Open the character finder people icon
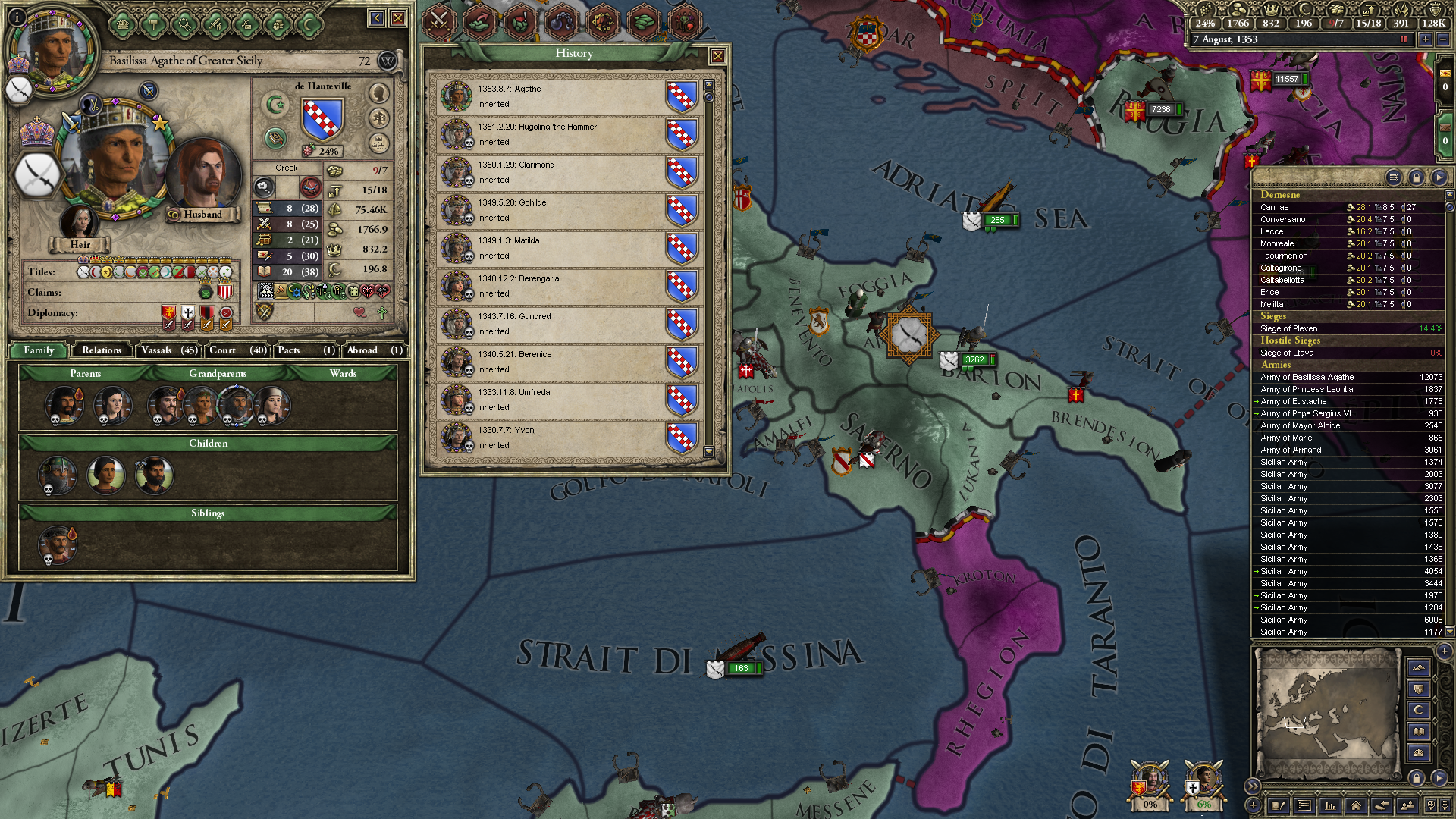Viewport: 1456px width, 819px height. (x=1407, y=805)
